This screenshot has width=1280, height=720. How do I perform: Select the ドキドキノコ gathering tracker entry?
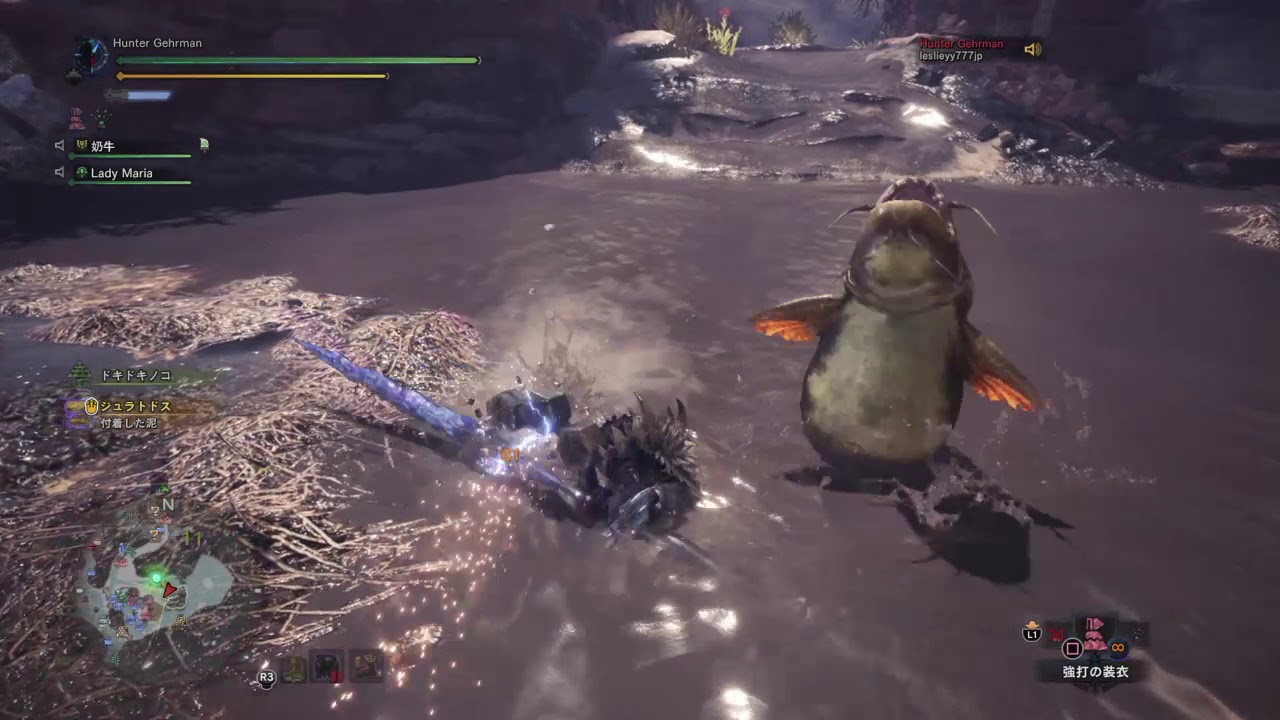pyautogui.click(x=134, y=376)
